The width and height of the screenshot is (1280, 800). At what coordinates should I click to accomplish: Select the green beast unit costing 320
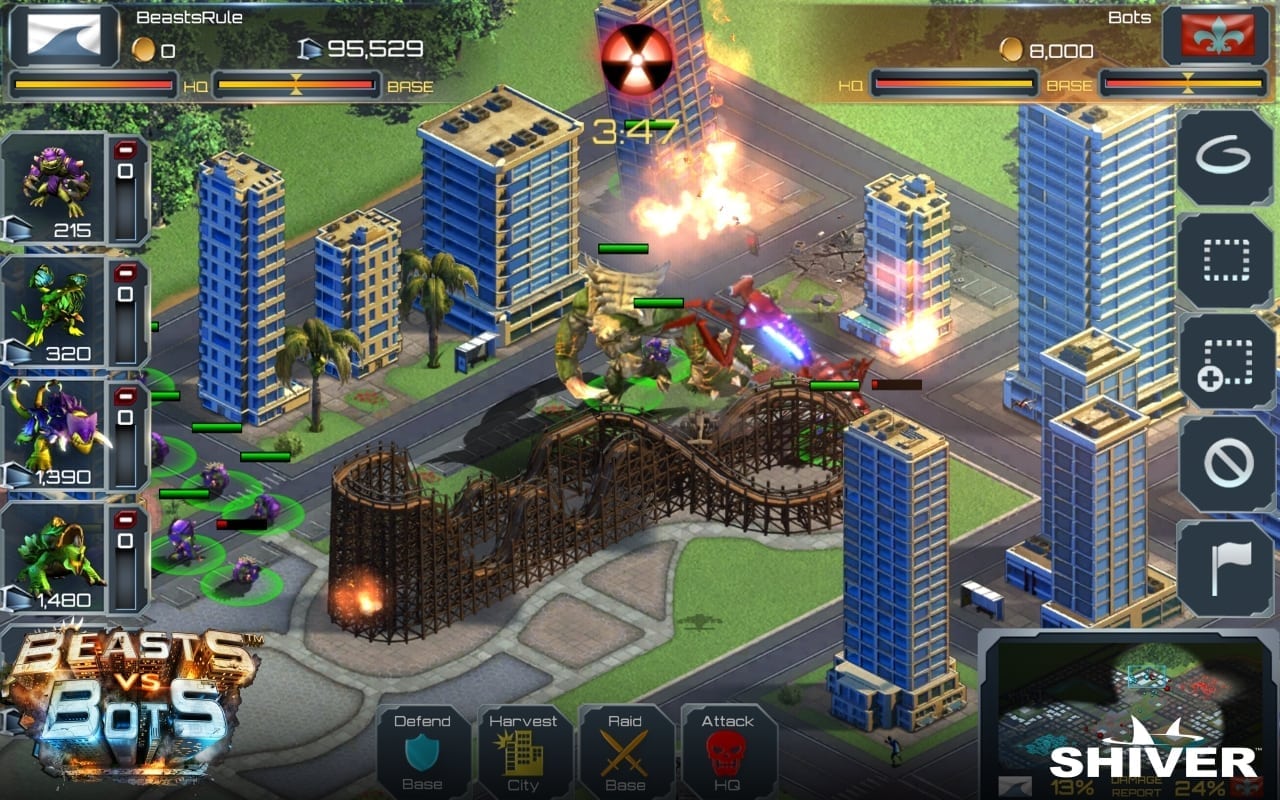54,312
